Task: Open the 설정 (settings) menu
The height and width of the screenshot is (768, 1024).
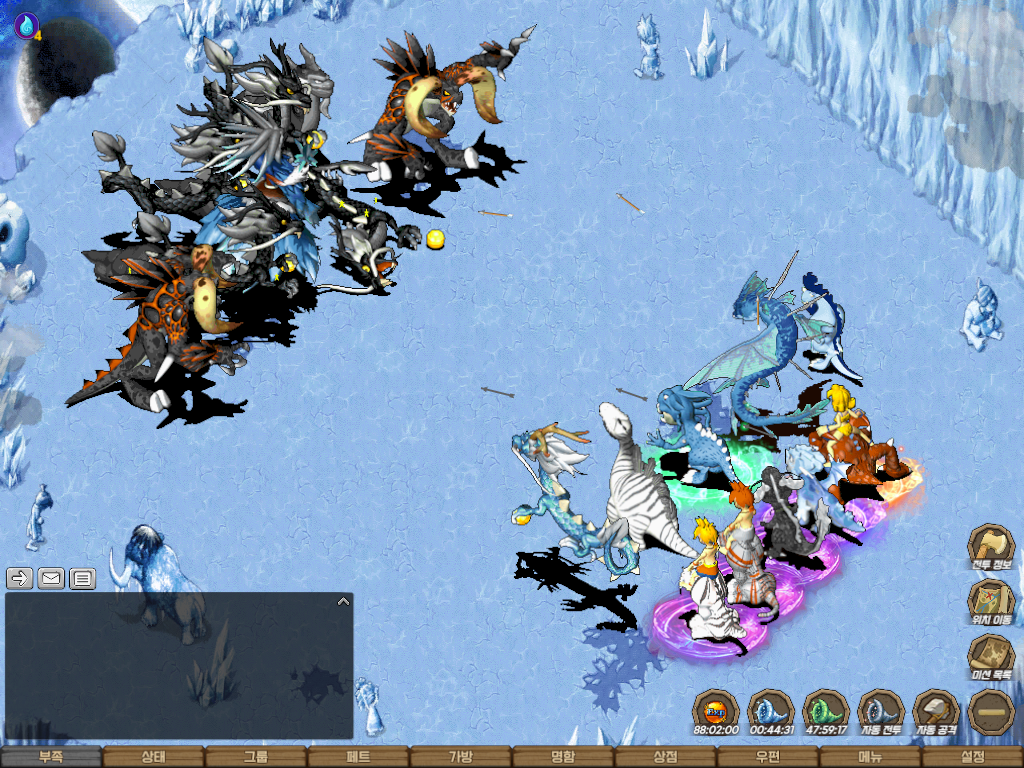Action: (972, 757)
